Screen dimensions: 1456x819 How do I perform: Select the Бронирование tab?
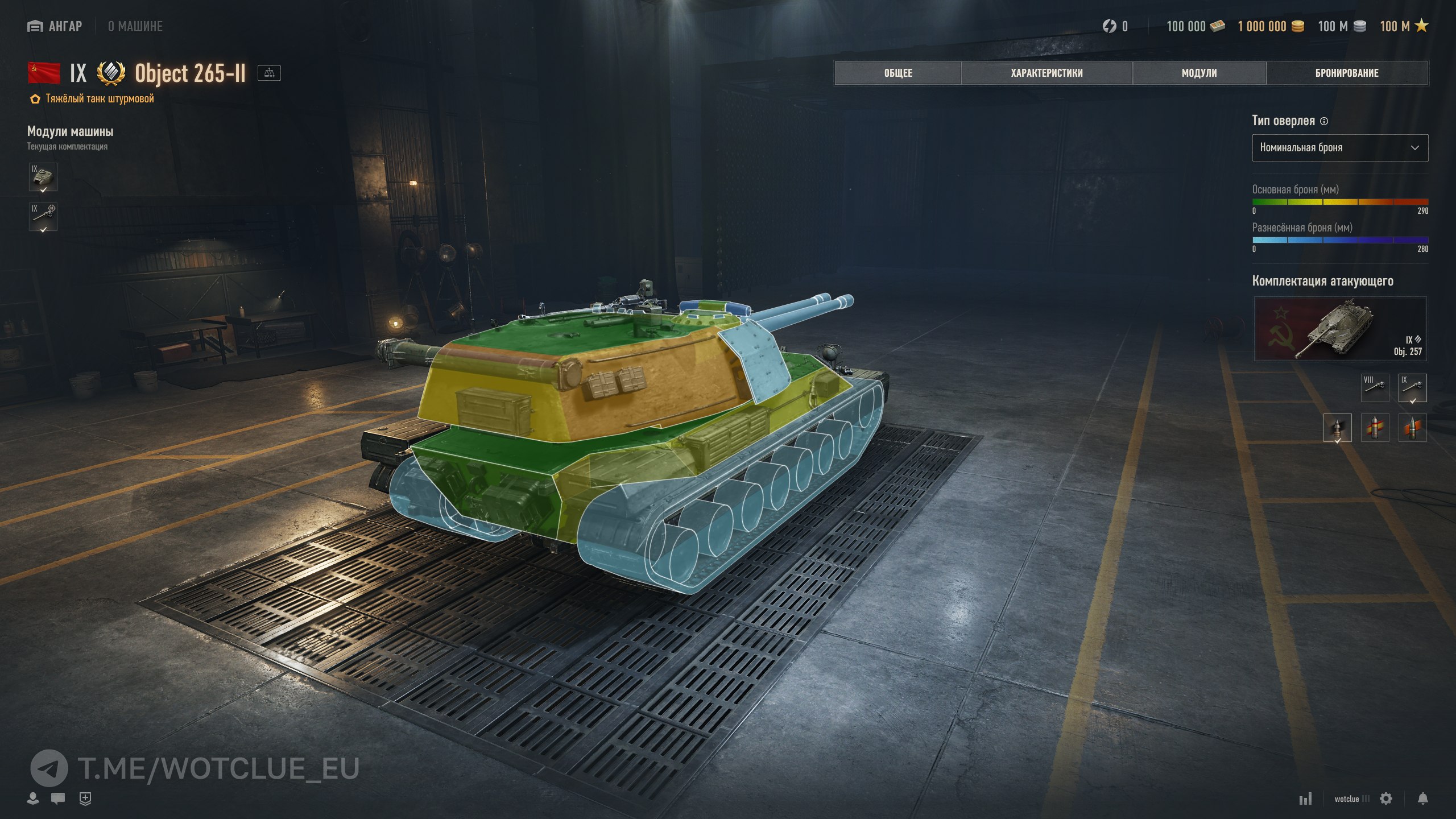[x=1347, y=73]
